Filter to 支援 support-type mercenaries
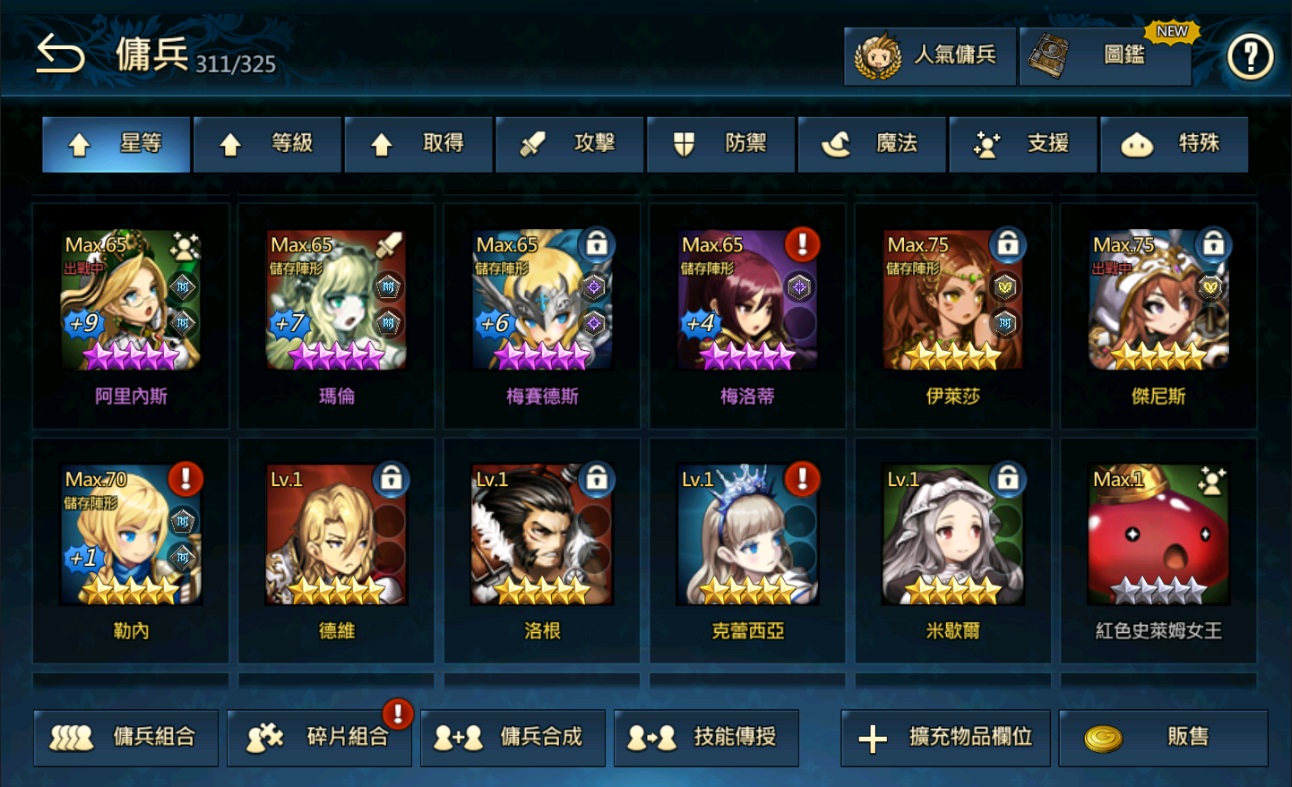This screenshot has width=1292, height=787. coord(1023,144)
